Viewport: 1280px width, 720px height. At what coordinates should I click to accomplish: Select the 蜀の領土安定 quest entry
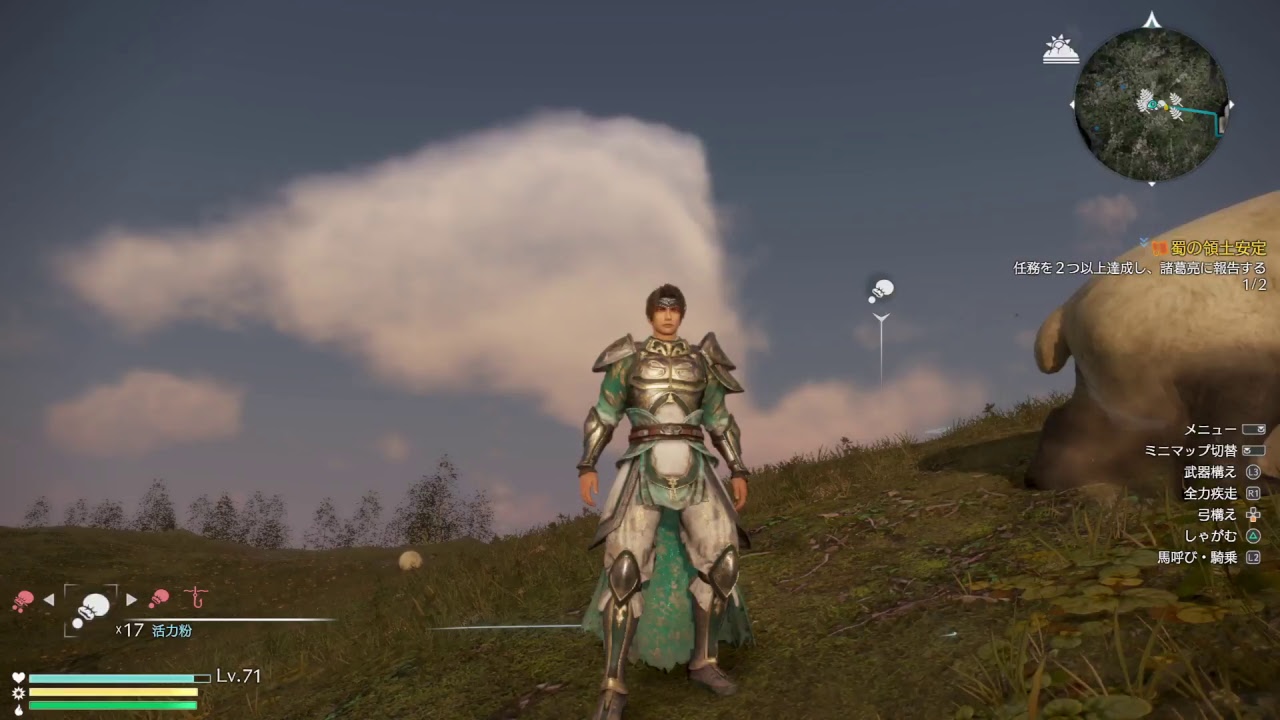click(x=1218, y=248)
